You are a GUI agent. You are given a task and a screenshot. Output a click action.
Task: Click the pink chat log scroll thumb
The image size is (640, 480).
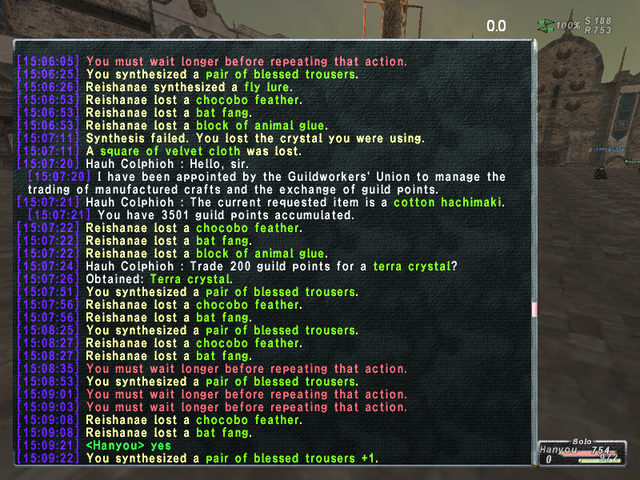[534, 311]
